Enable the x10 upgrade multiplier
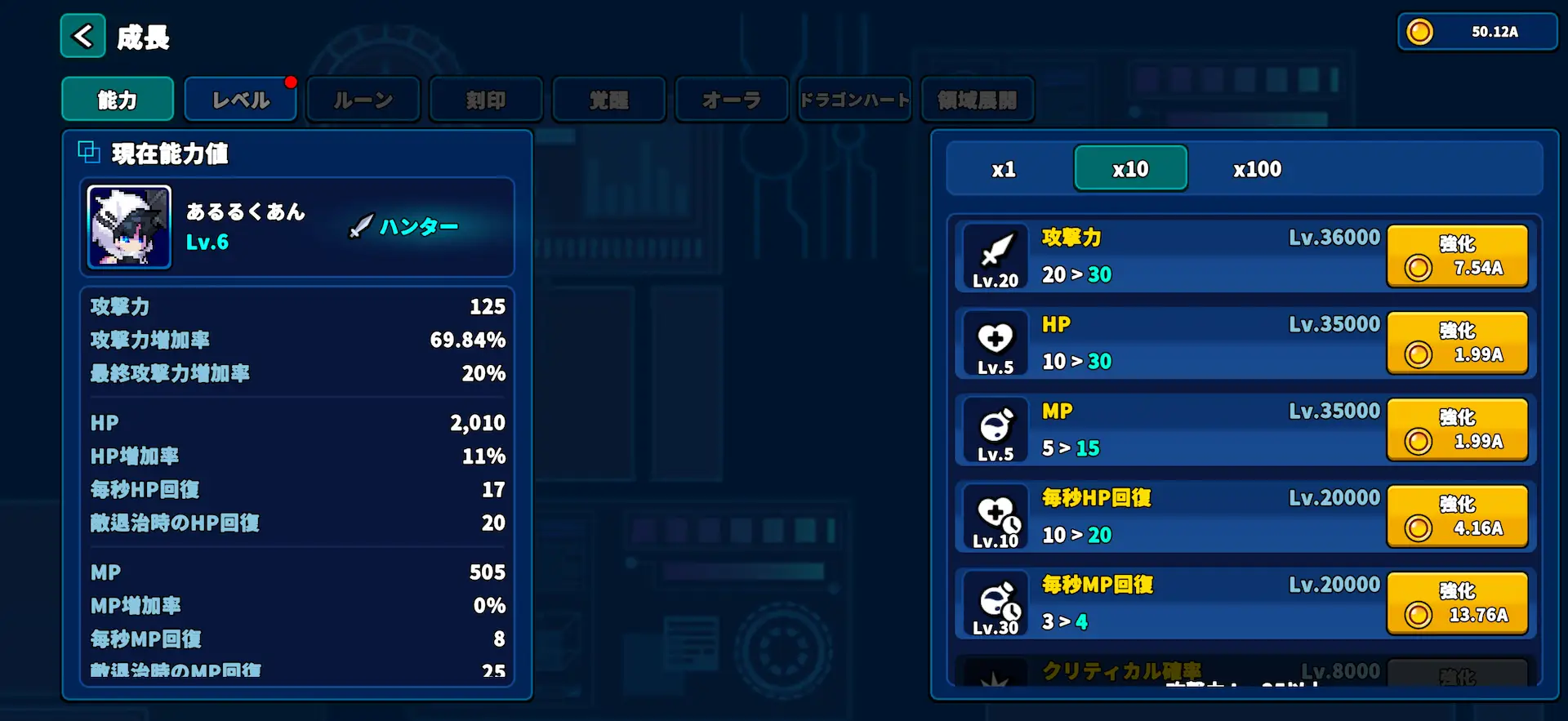Screen dimensions: 1568x721 click(1131, 168)
